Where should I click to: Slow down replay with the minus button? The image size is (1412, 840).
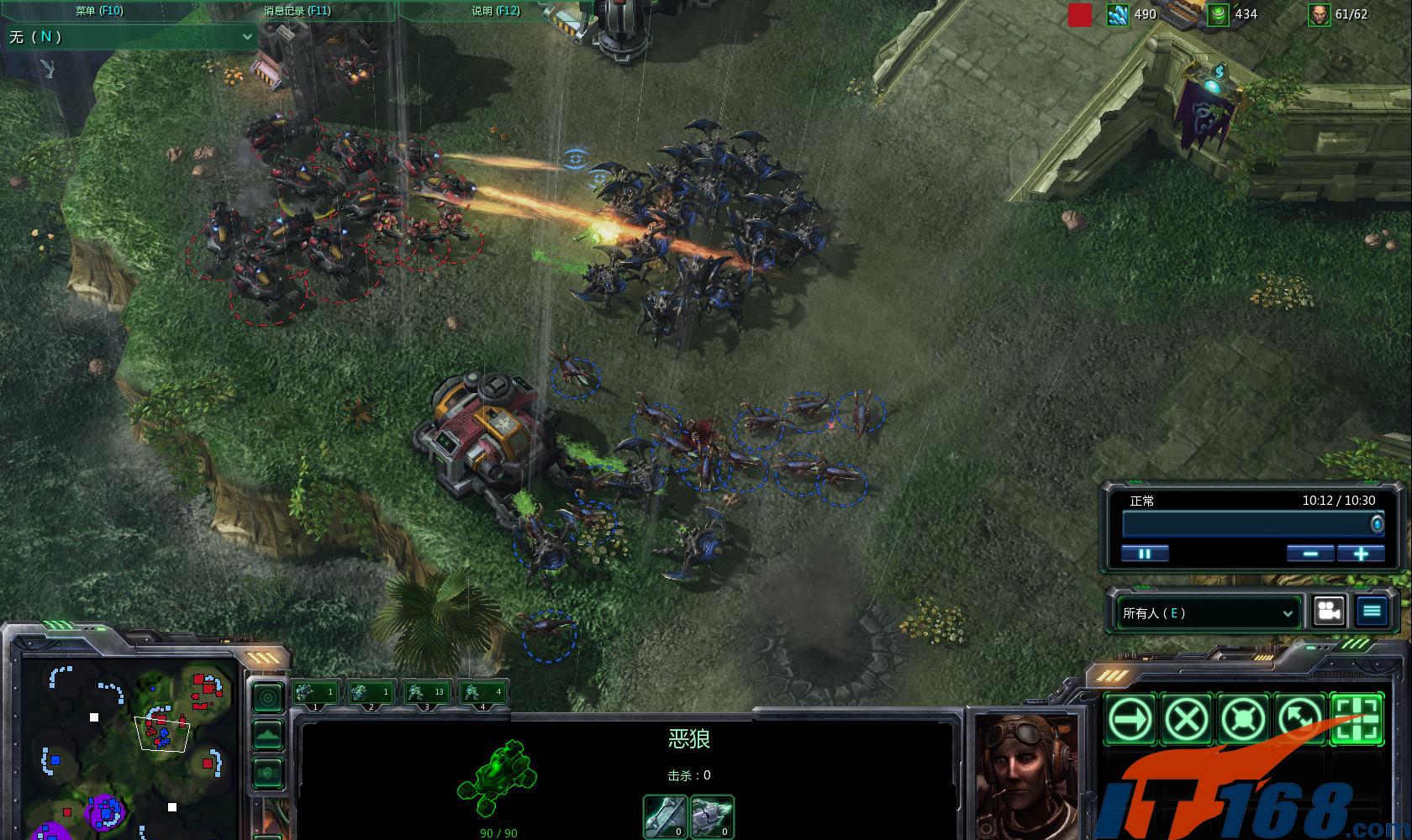pos(1309,554)
